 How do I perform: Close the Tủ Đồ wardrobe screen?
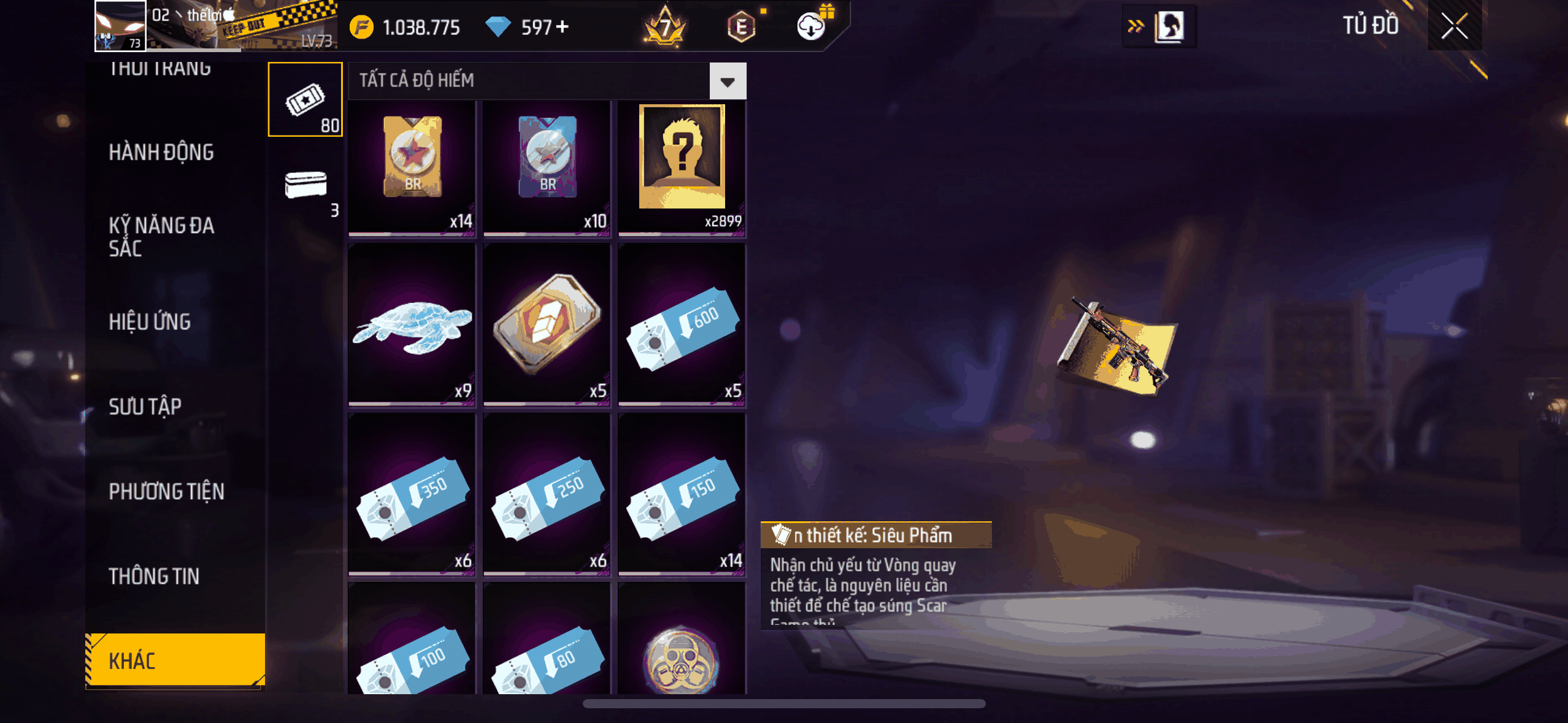coord(1454,26)
